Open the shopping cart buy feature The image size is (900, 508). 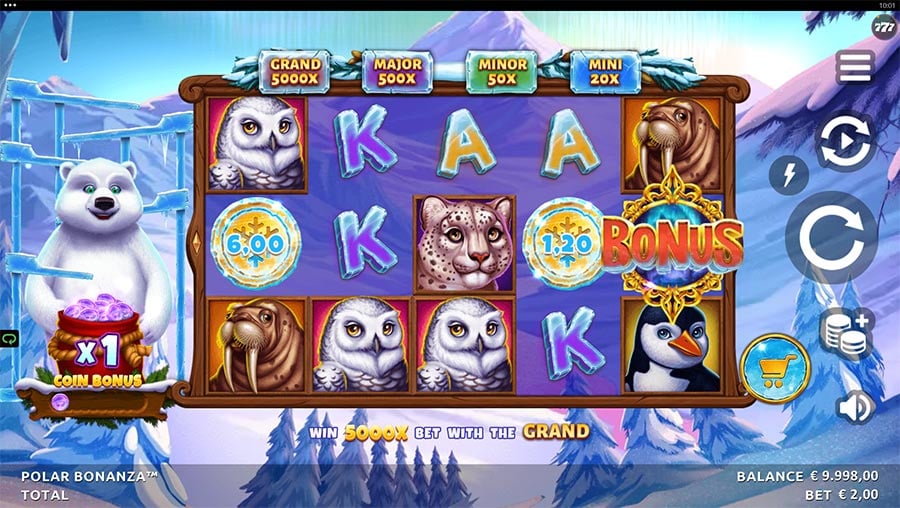click(x=775, y=368)
